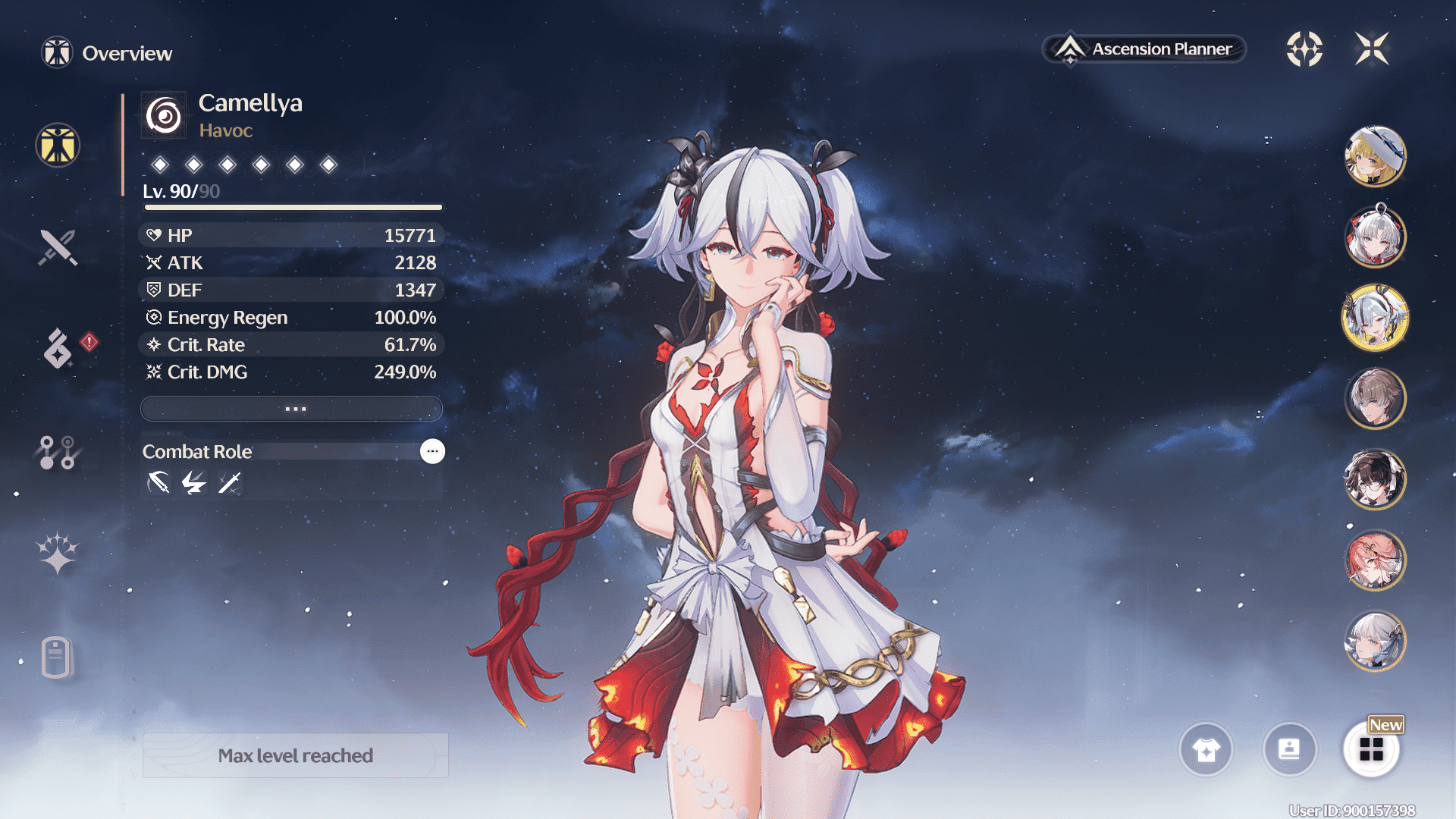Choose the highlighted Camellya portrait

tap(1375, 318)
